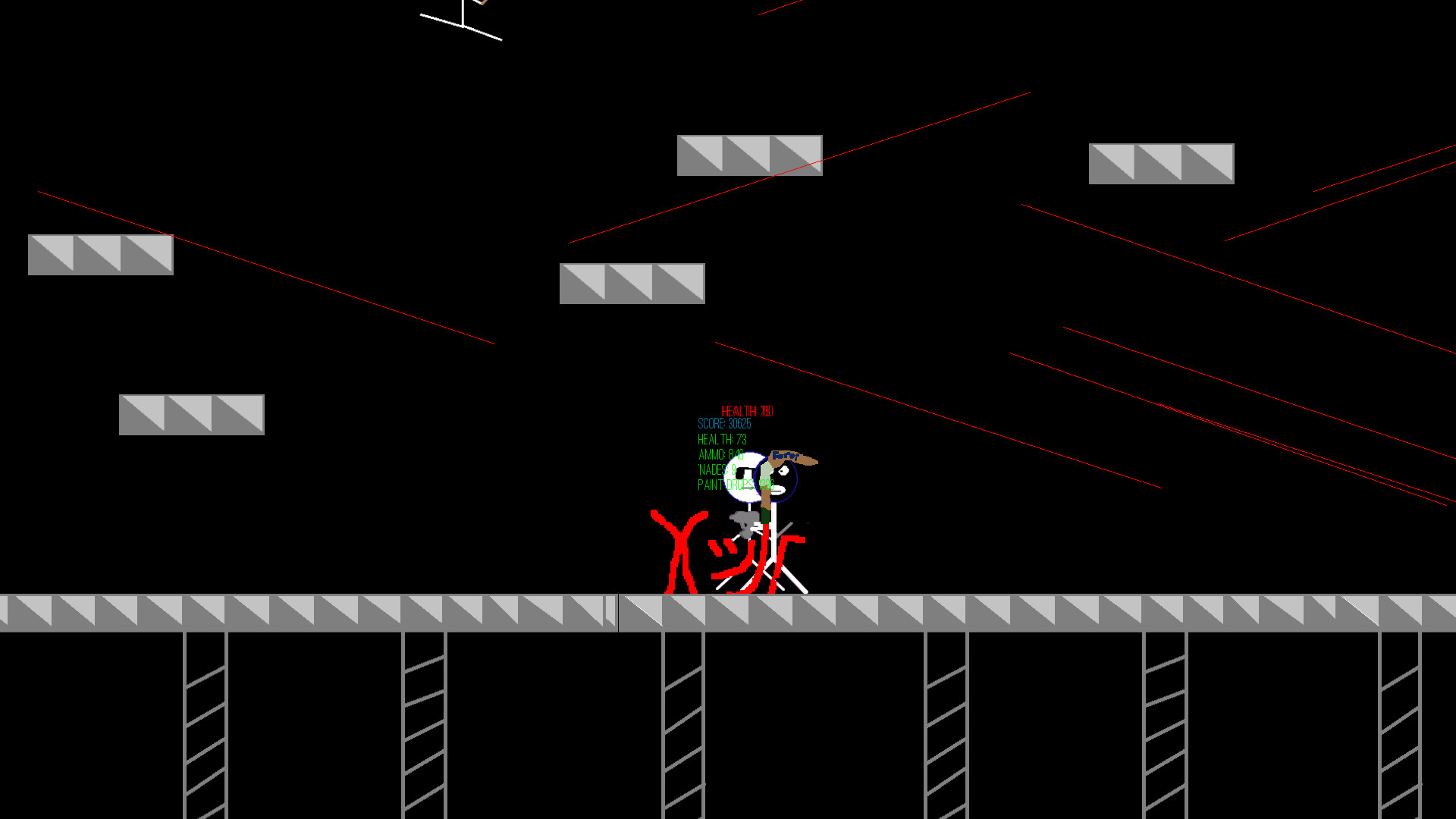Click the SCORE: 30625 display
The image size is (1456, 819).
(x=724, y=422)
